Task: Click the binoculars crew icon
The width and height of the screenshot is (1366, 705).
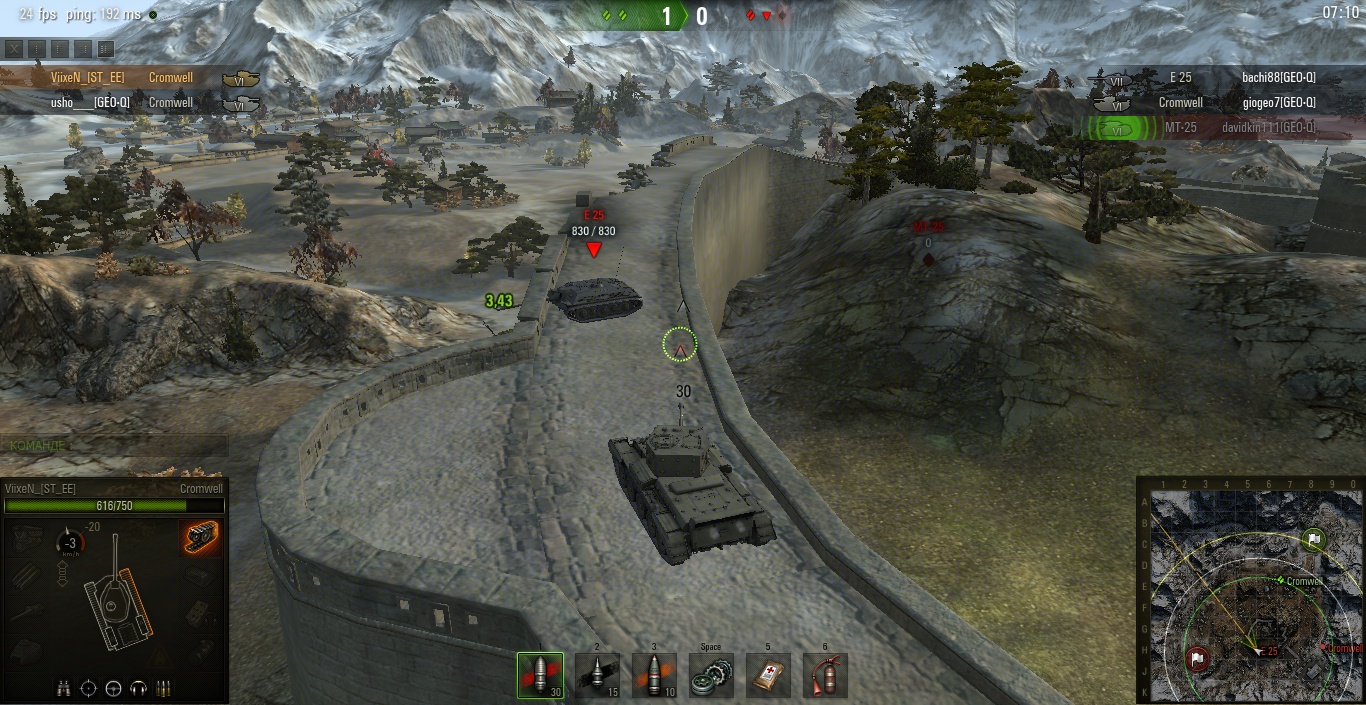Action: point(65,688)
